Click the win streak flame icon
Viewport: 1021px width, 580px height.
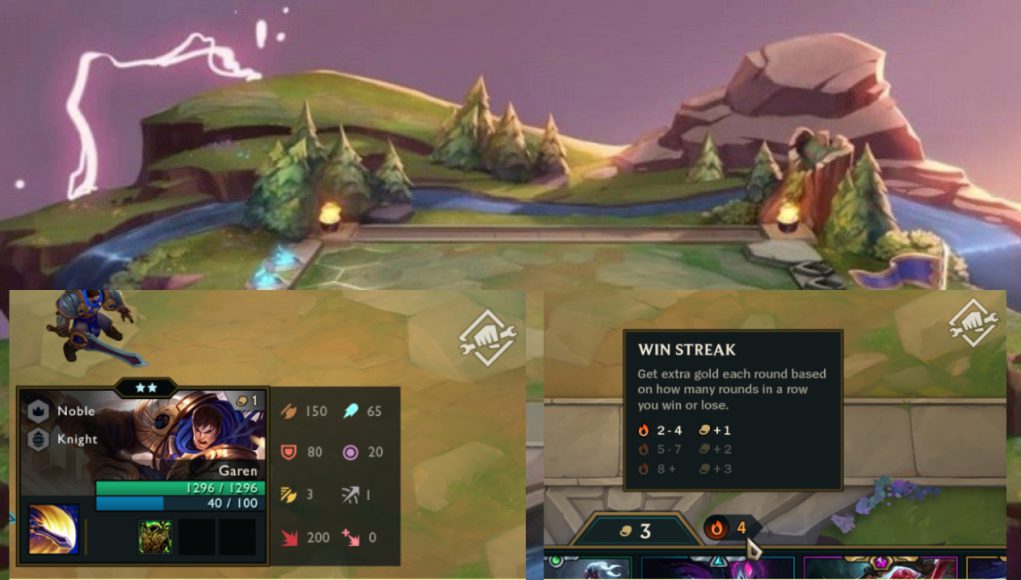[716, 528]
